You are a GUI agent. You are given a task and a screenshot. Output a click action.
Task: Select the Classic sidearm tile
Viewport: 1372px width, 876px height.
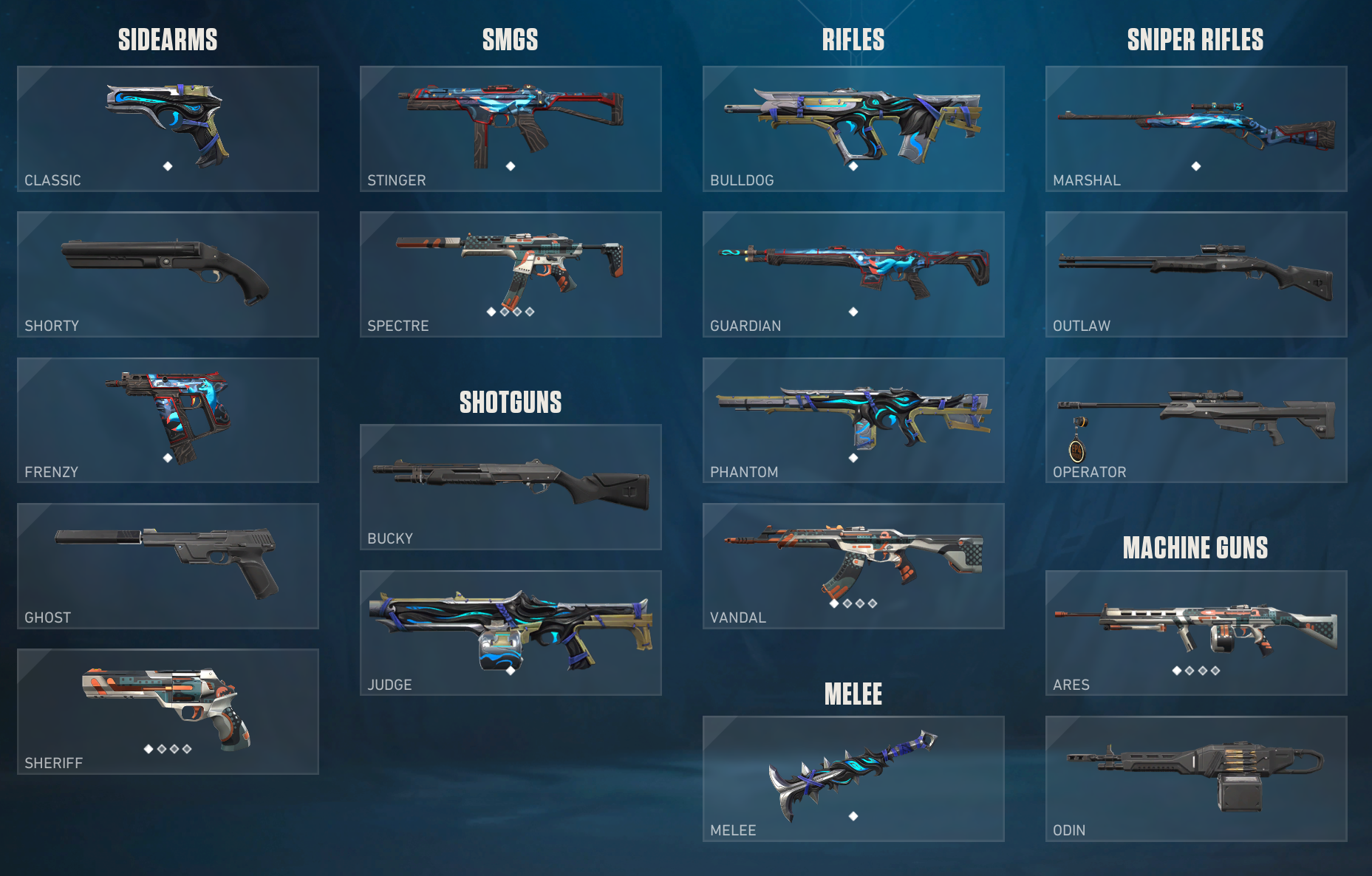pyautogui.click(x=168, y=129)
